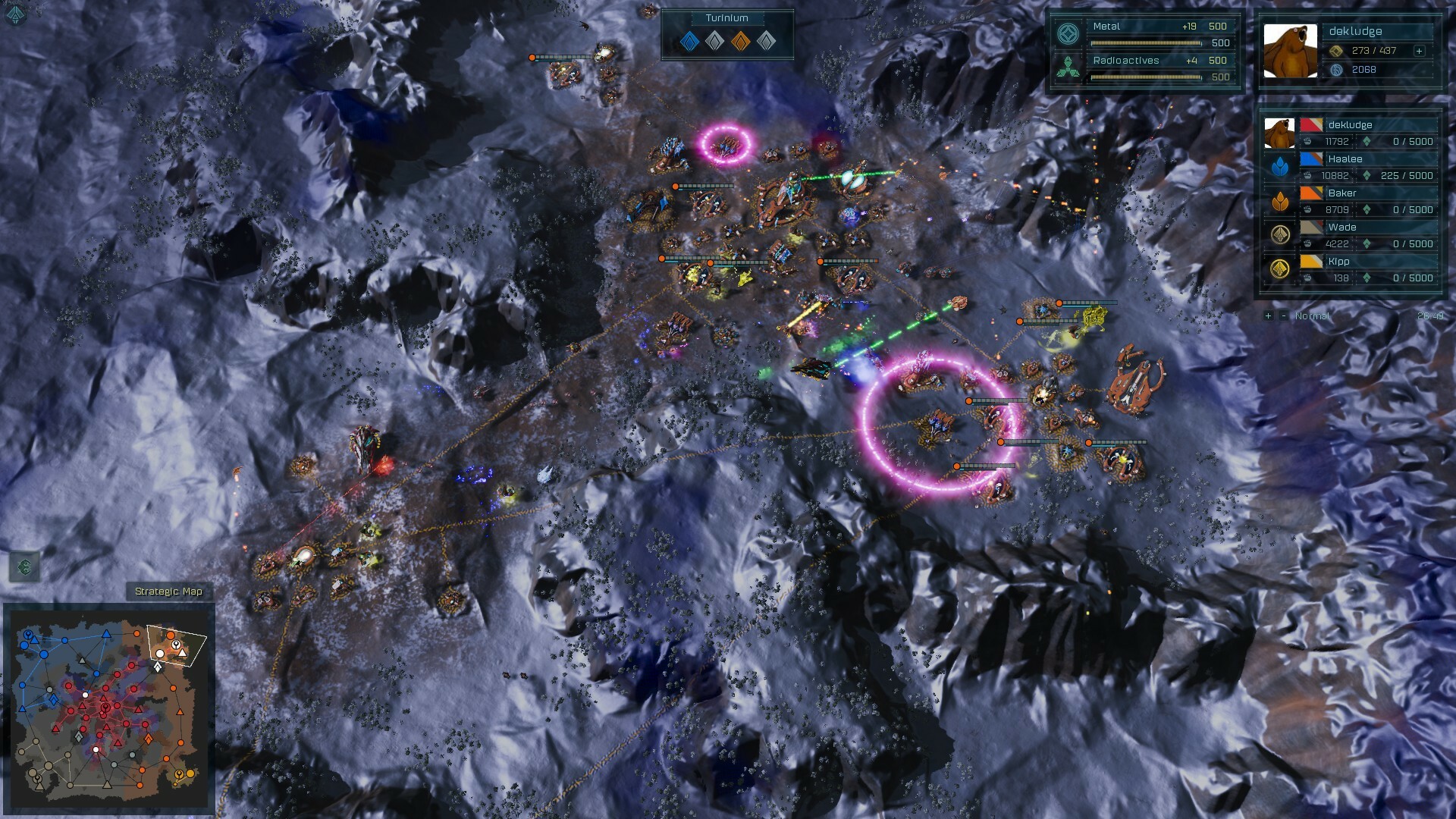The image size is (1456, 819).
Task: Click the Metal resource icon
Action: (x=1069, y=33)
